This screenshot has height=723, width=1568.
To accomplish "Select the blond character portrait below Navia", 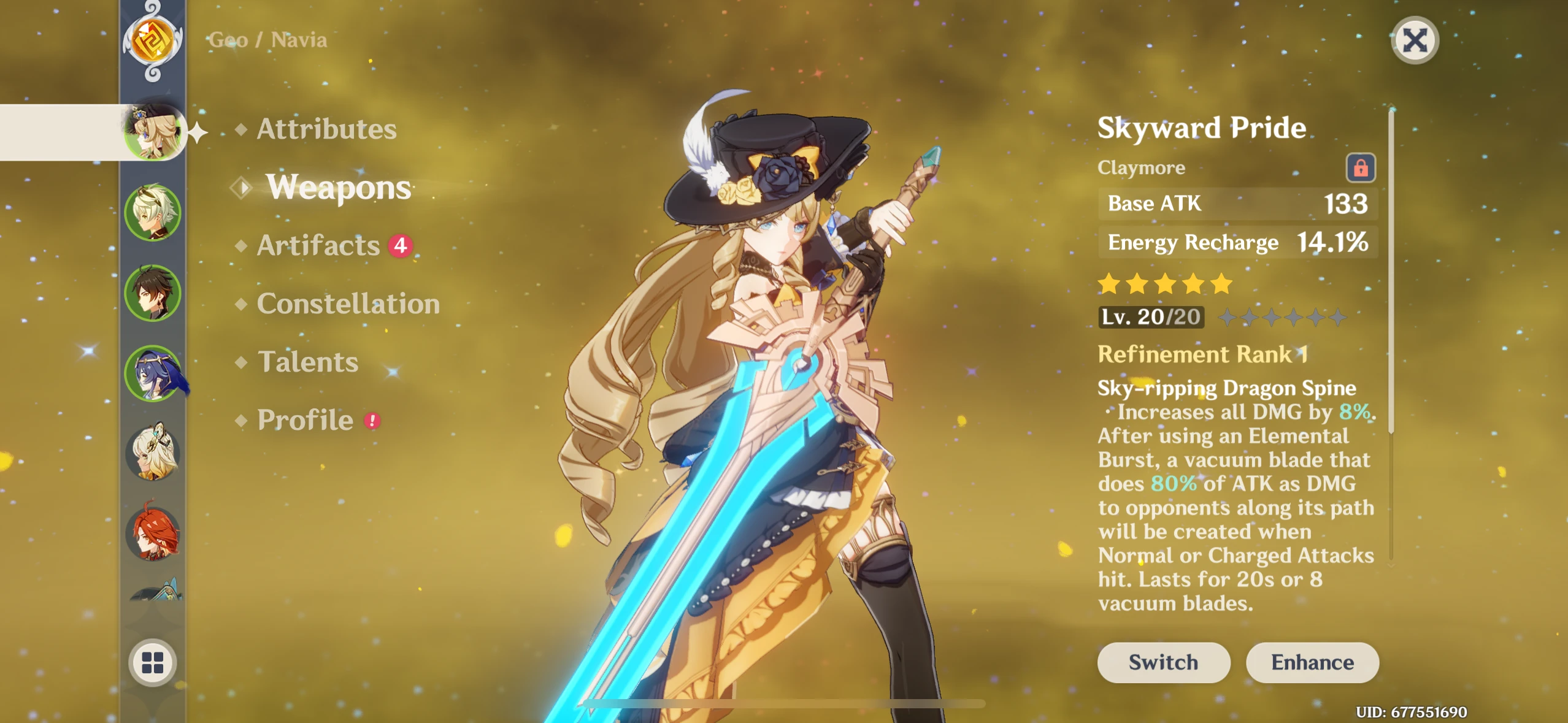I will [x=153, y=213].
